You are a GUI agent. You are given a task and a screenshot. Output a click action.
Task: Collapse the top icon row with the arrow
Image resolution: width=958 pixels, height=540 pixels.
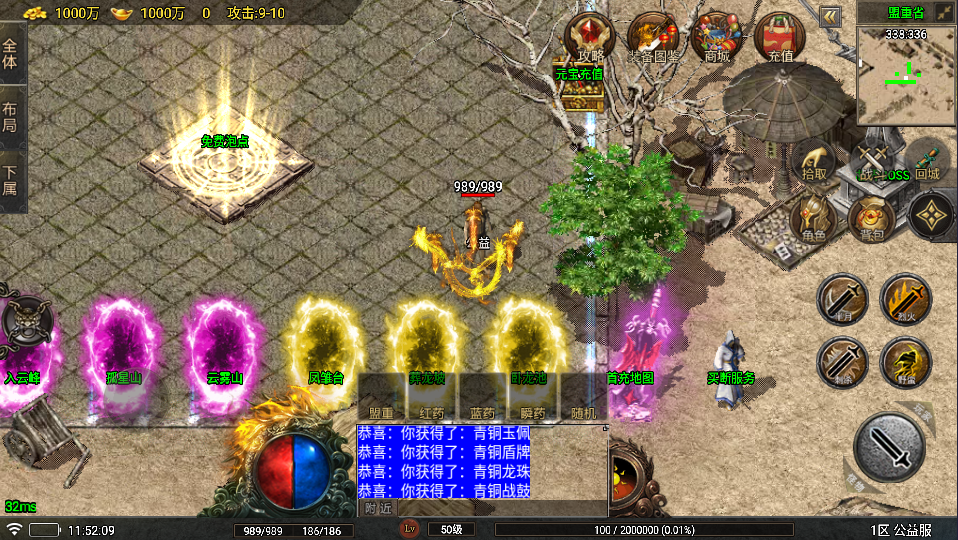(x=830, y=16)
